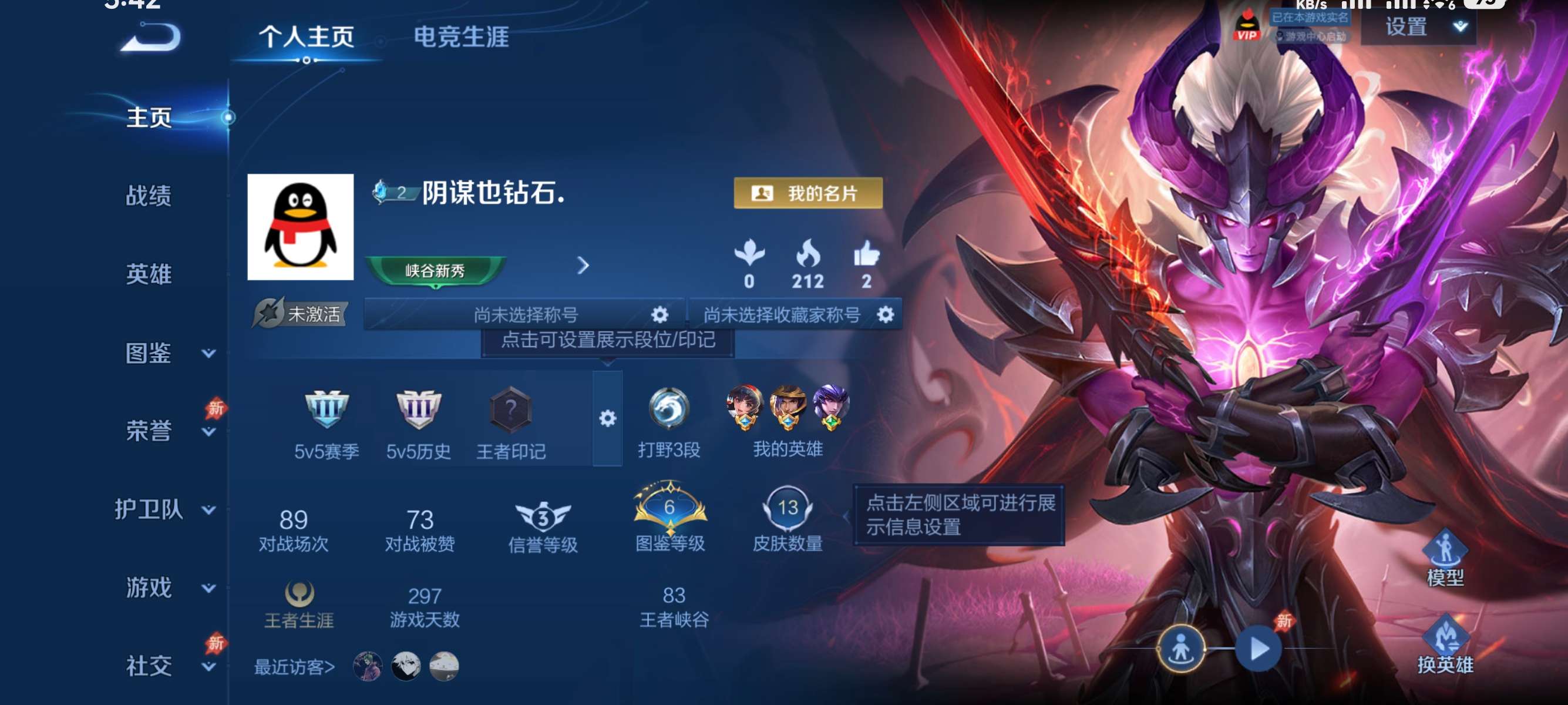Select 荣誉 in the sidebar
Screen dimensions: 1568x705
point(149,429)
